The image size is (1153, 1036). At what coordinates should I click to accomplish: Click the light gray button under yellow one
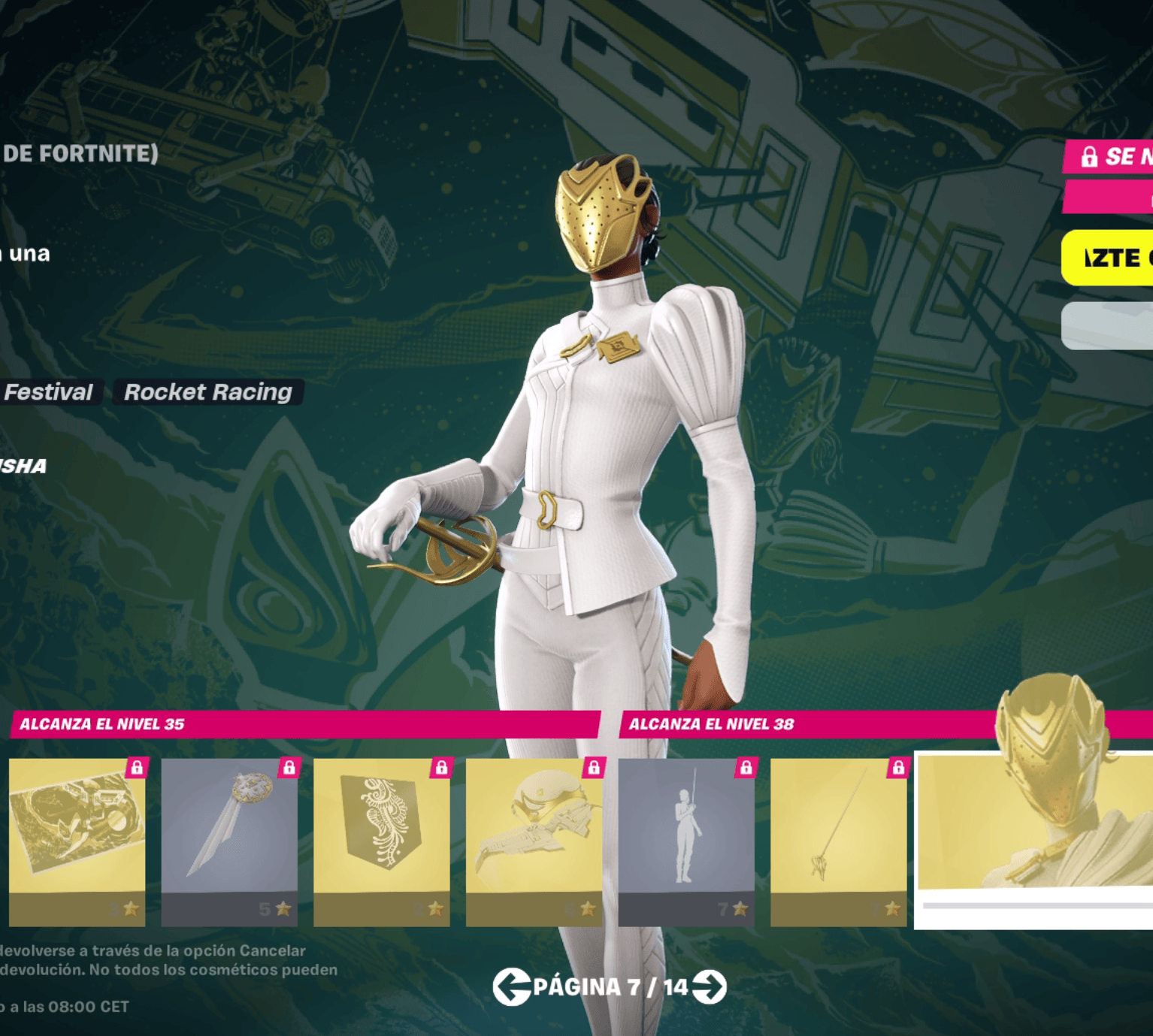click(1108, 326)
